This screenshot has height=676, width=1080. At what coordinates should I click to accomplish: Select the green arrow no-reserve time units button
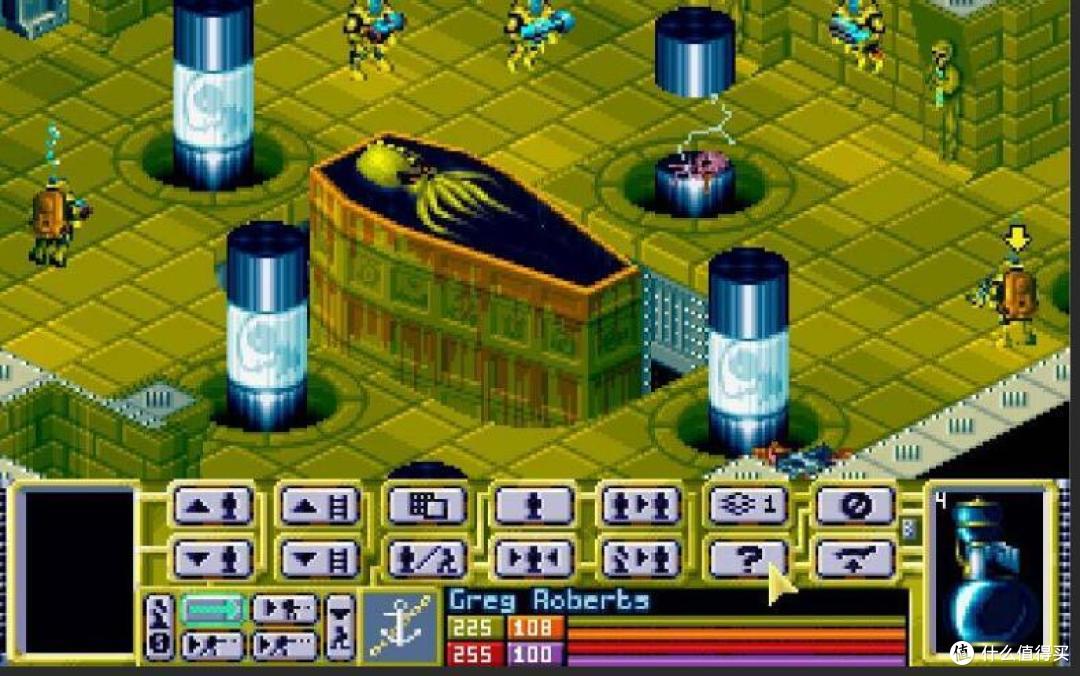(x=212, y=608)
